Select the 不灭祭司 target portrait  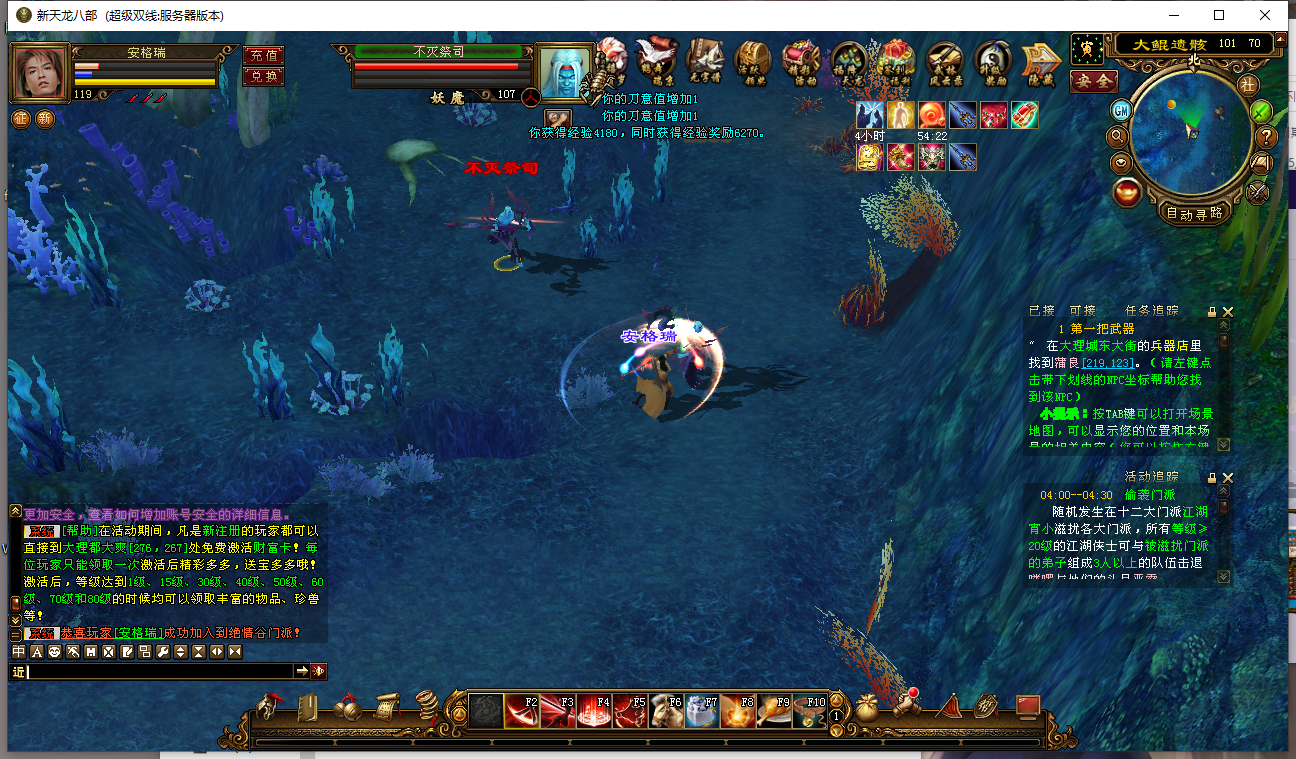tap(566, 72)
